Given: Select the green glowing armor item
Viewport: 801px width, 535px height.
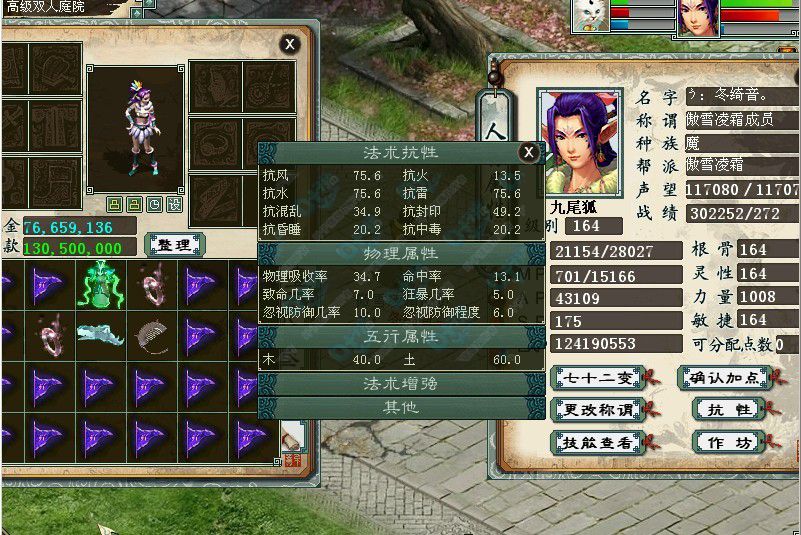Looking at the screenshot, I should [100, 285].
